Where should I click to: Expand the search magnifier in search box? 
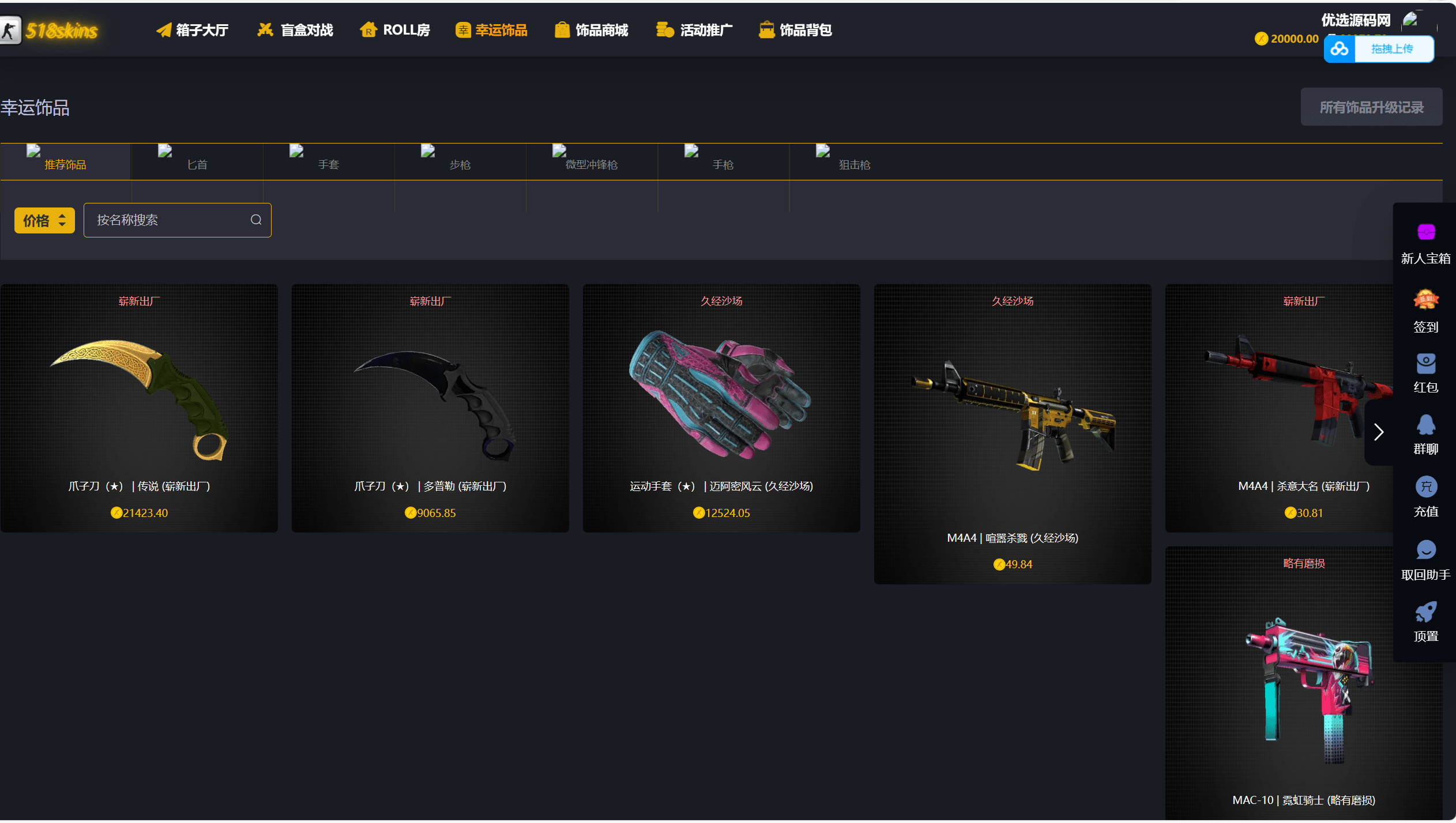click(x=255, y=220)
